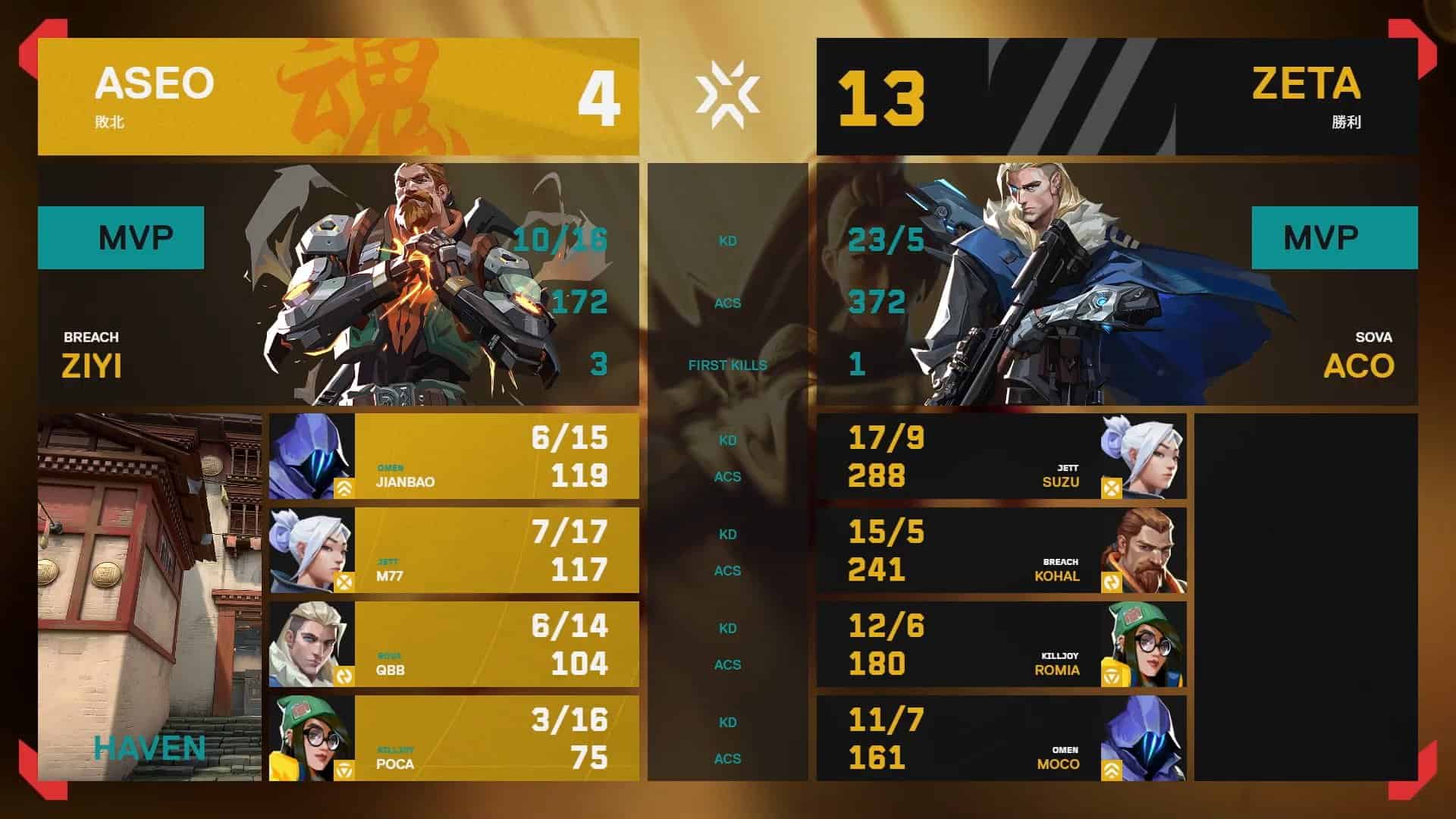Open player profile for ZIYI
The height and width of the screenshot is (819, 1456).
tap(95, 365)
